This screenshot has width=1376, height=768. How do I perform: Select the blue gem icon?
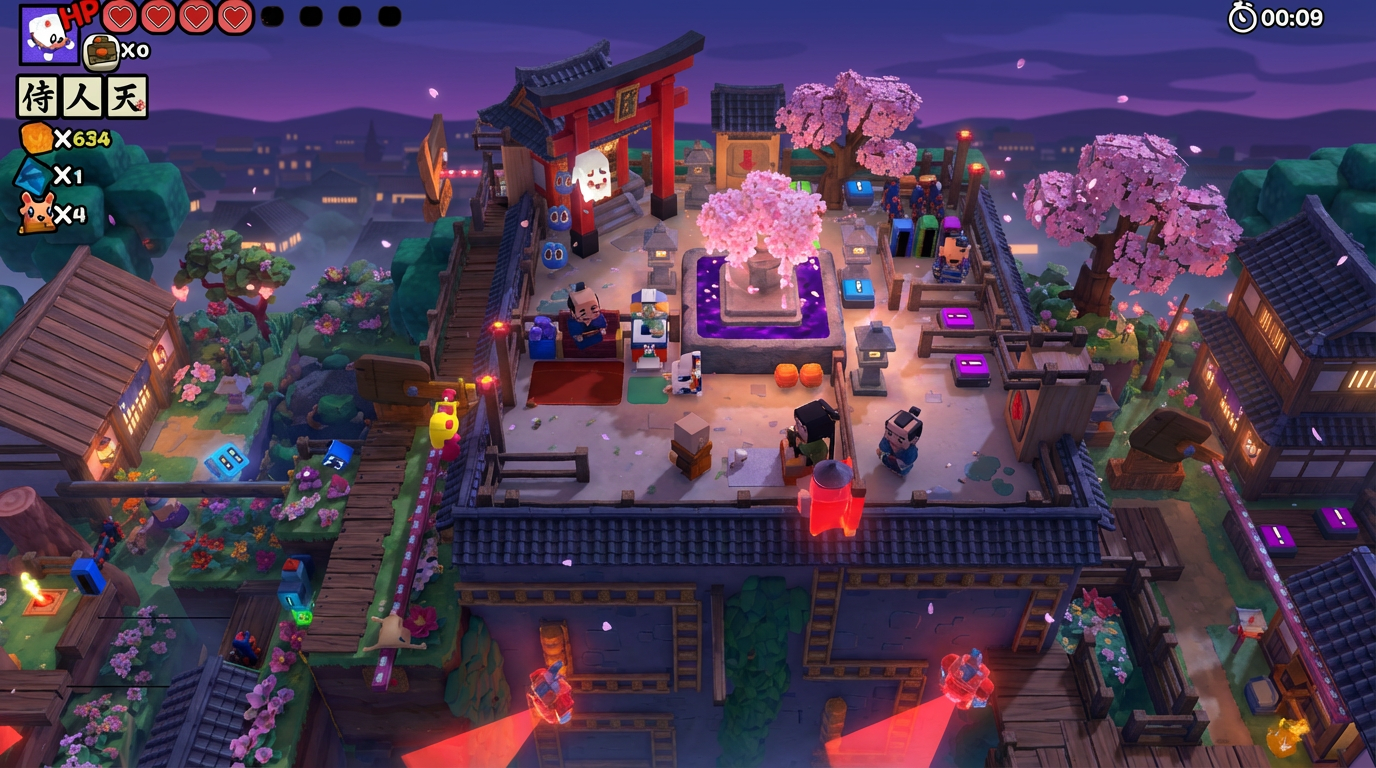(x=34, y=176)
